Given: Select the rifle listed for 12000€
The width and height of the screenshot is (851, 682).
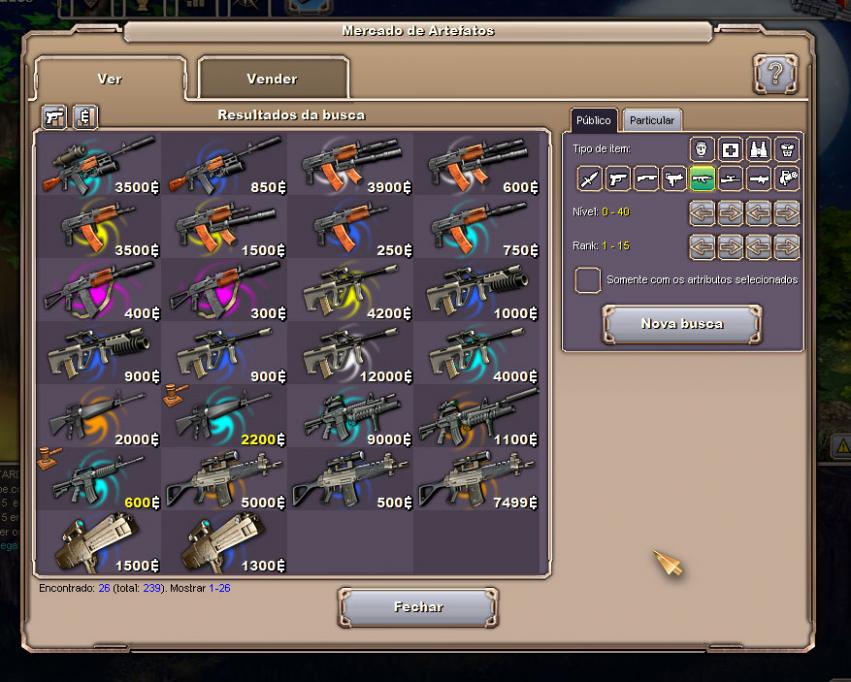Looking at the screenshot, I should (349, 353).
